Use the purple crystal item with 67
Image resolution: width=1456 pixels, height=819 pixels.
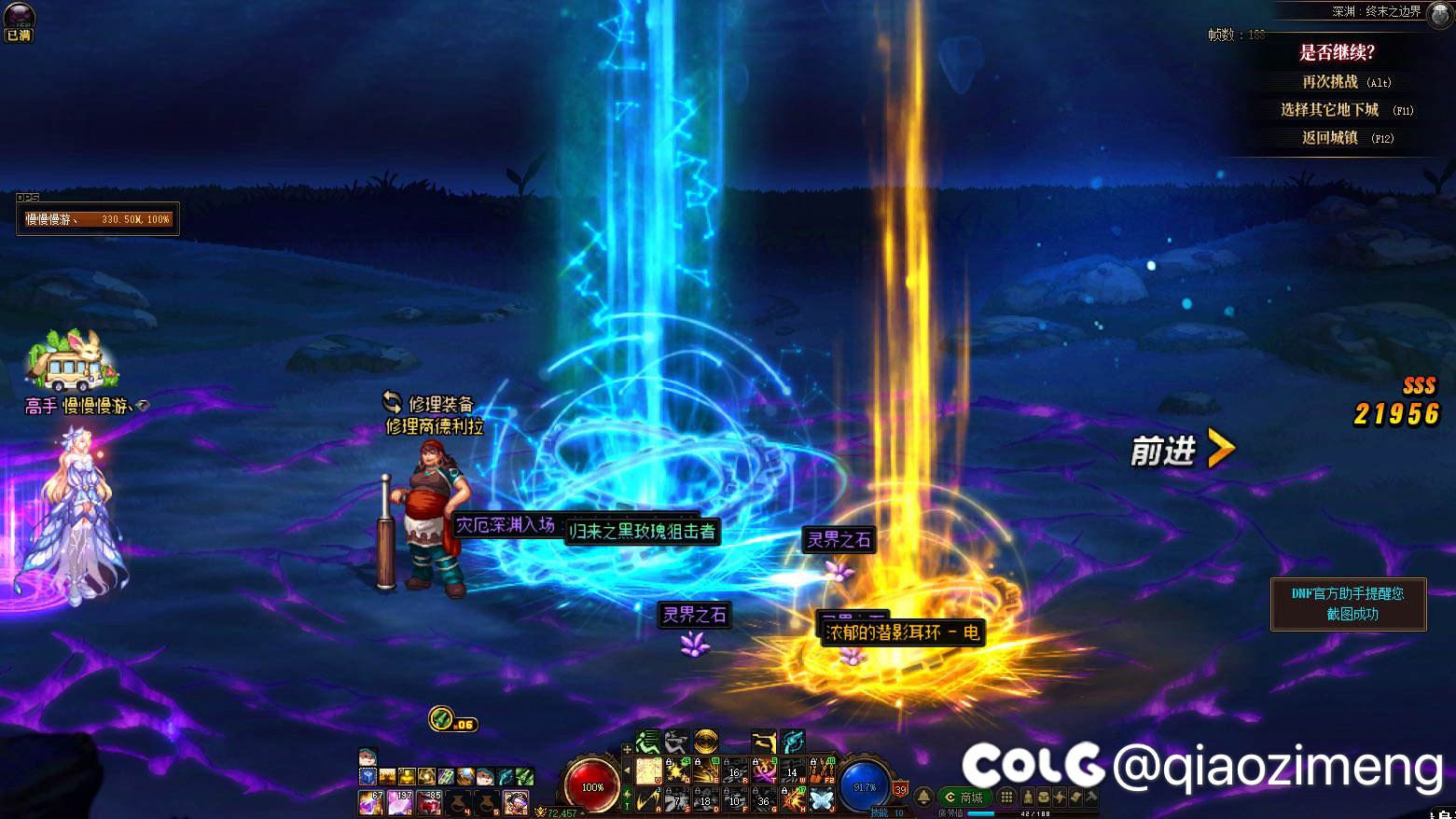[371, 802]
